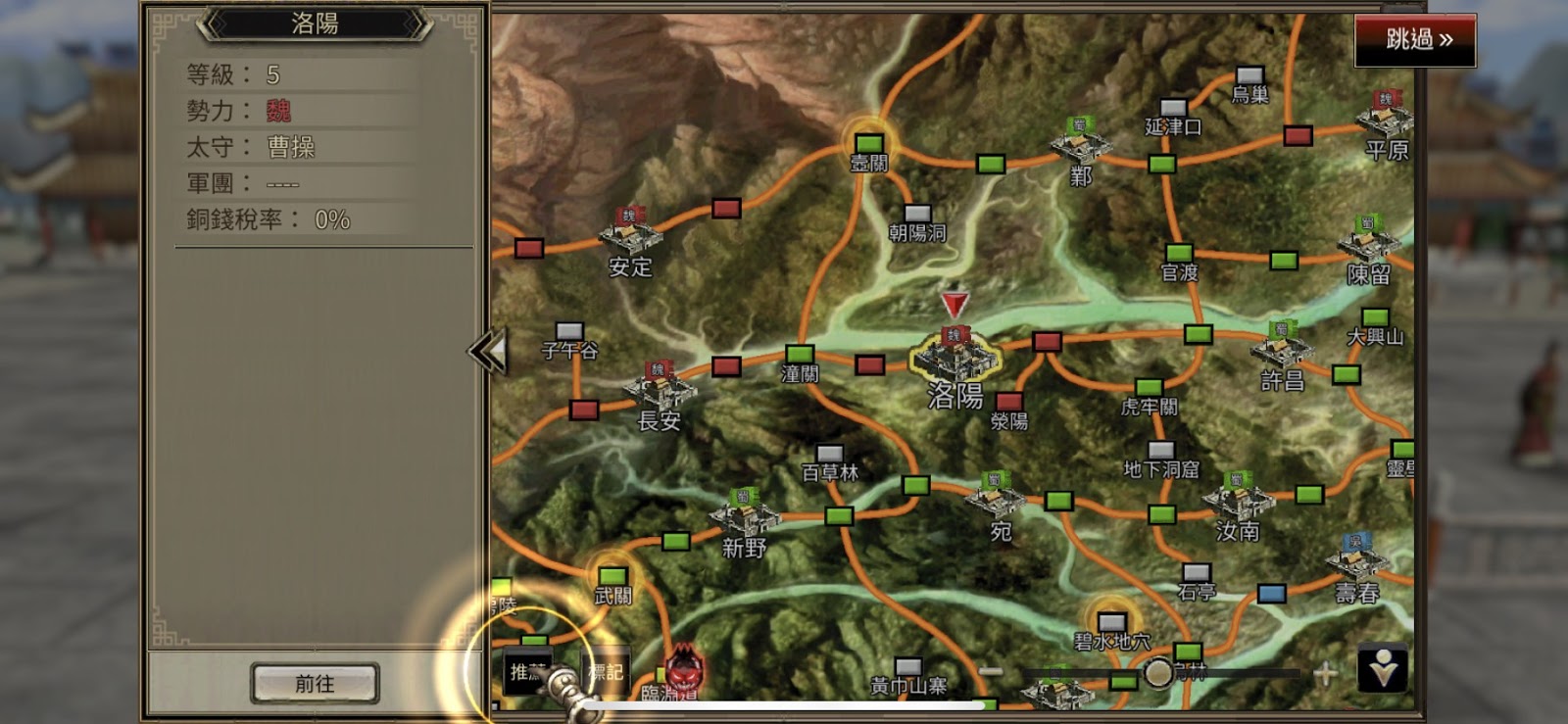Click the red demon face map marker
The width and height of the screenshot is (1568, 724).
[x=683, y=666]
